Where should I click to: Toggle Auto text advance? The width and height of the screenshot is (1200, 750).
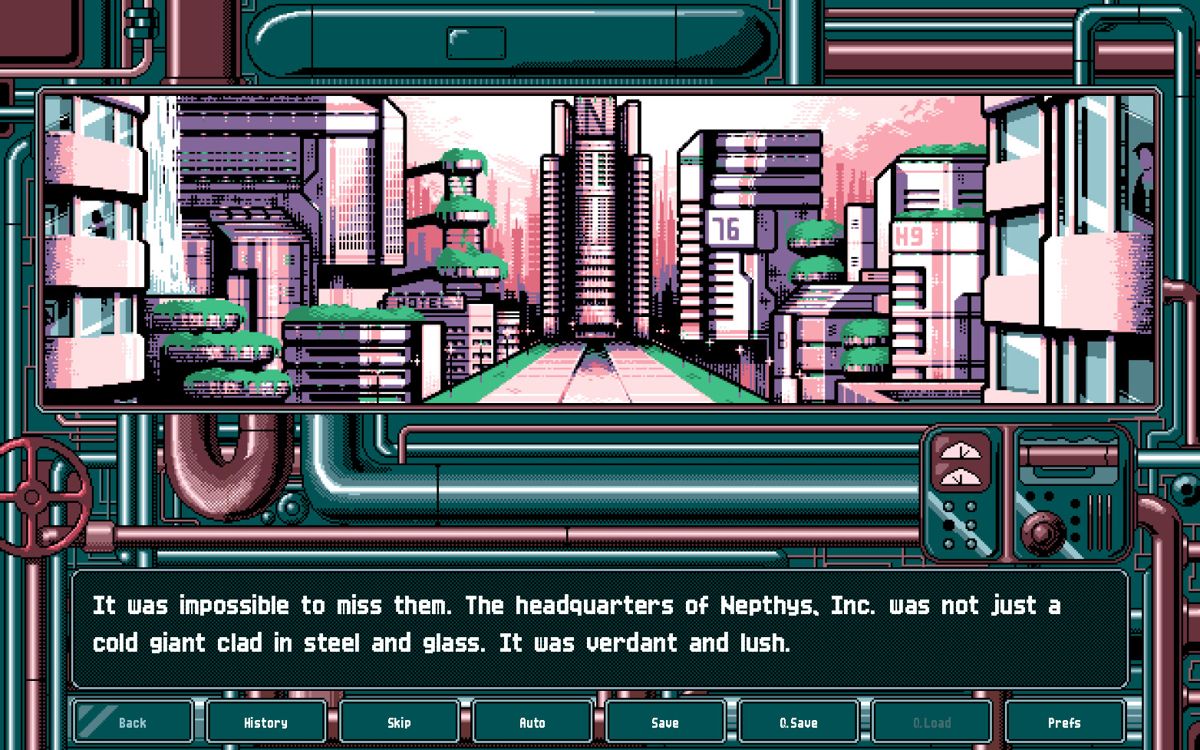(532, 722)
